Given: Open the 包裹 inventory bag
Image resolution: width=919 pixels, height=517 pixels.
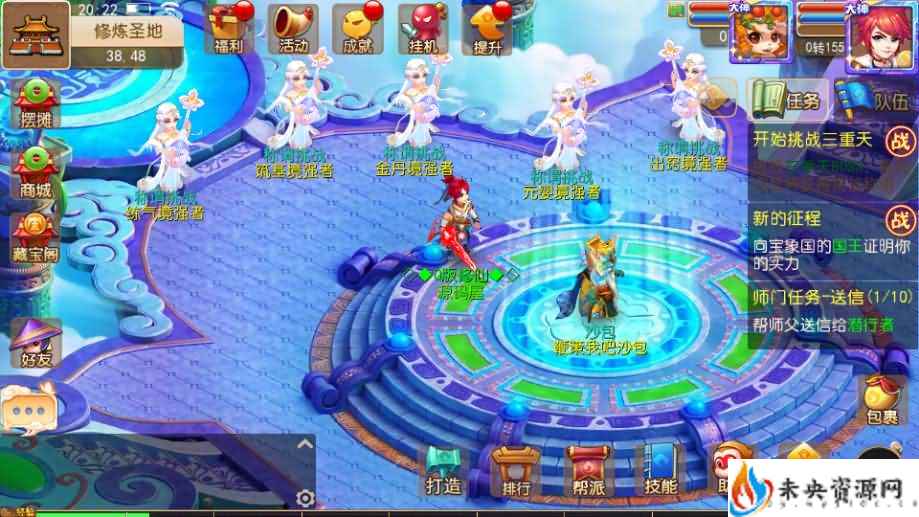Looking at the screenshot, I should point(881,400).
